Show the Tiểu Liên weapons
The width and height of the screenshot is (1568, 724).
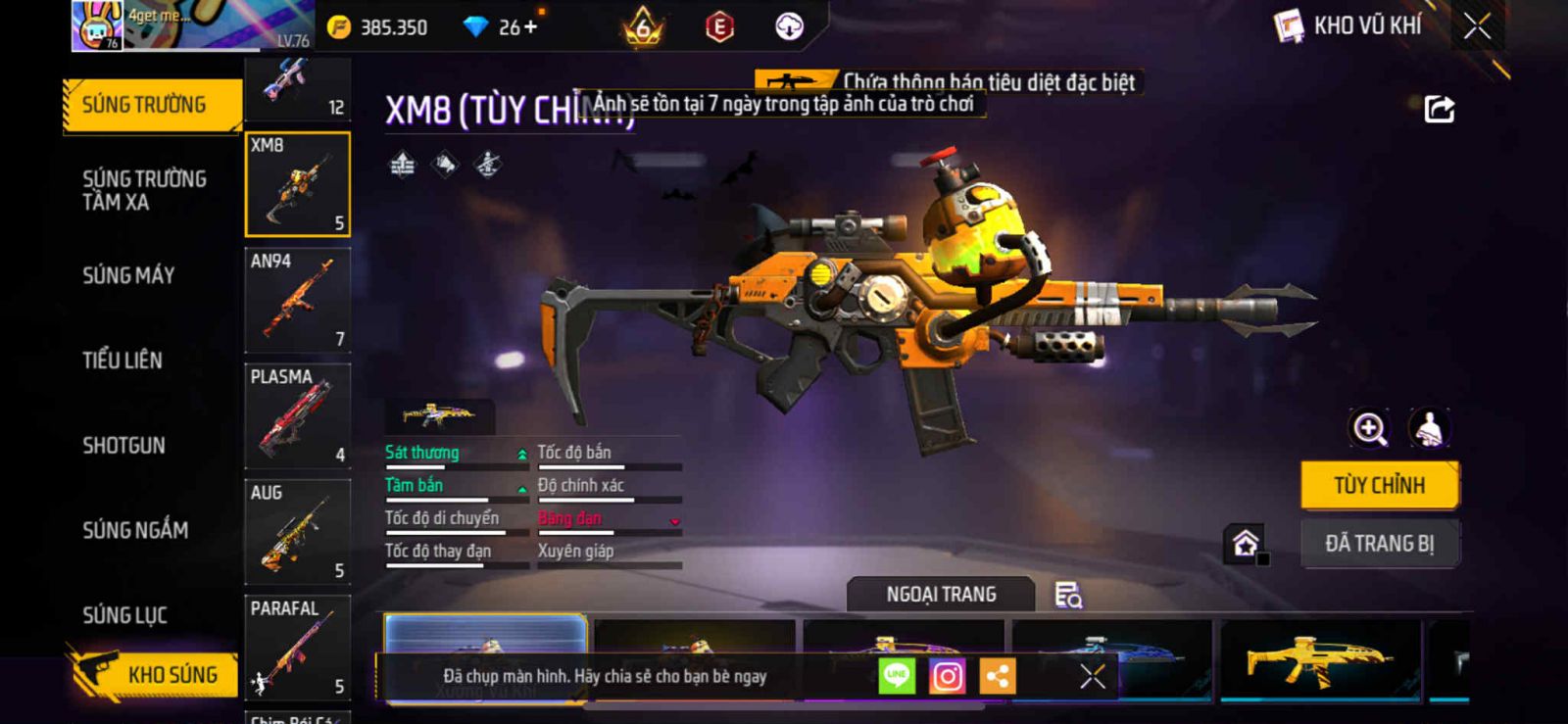pos(122,361)
